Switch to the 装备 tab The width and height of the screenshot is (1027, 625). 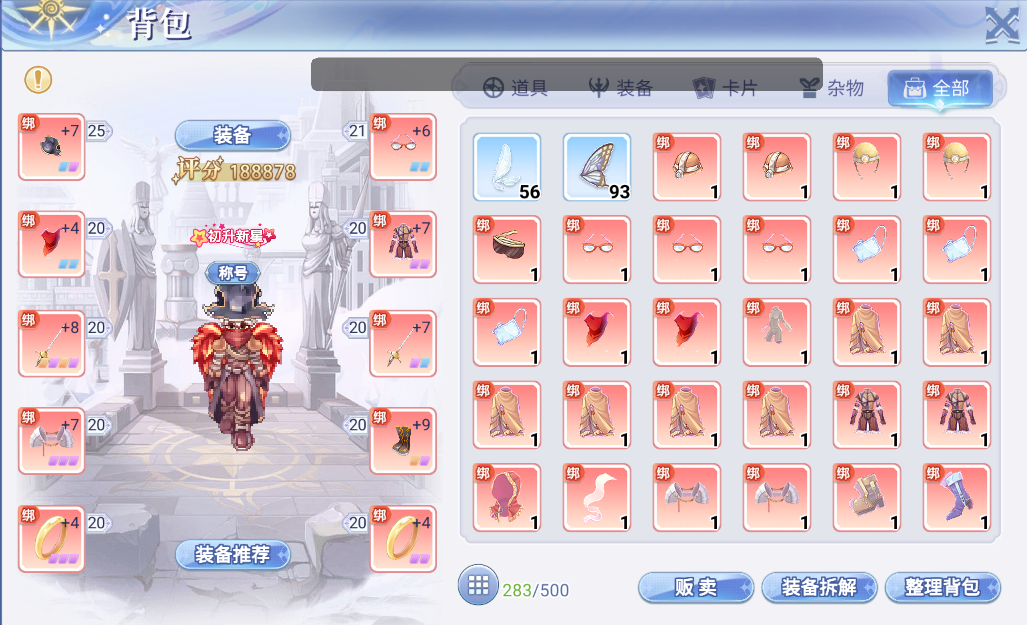pos(621,88)
